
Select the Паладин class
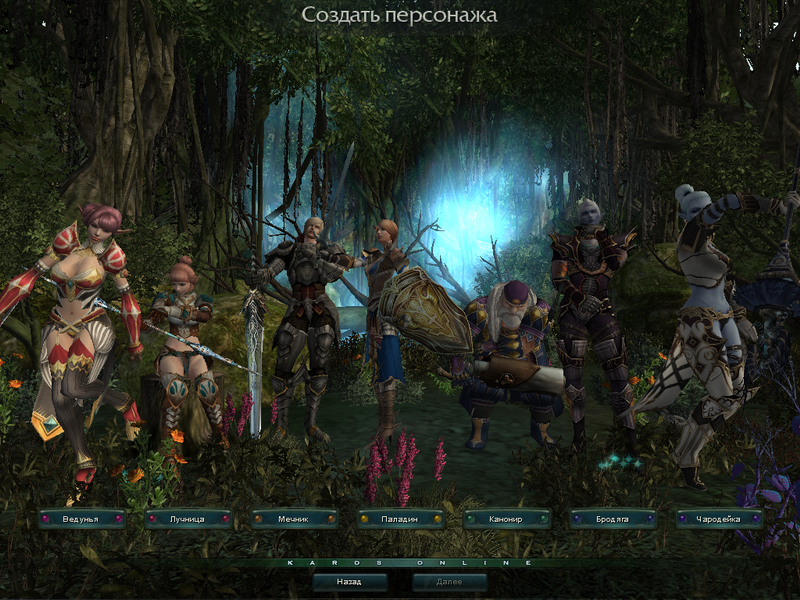coord(400,519)
